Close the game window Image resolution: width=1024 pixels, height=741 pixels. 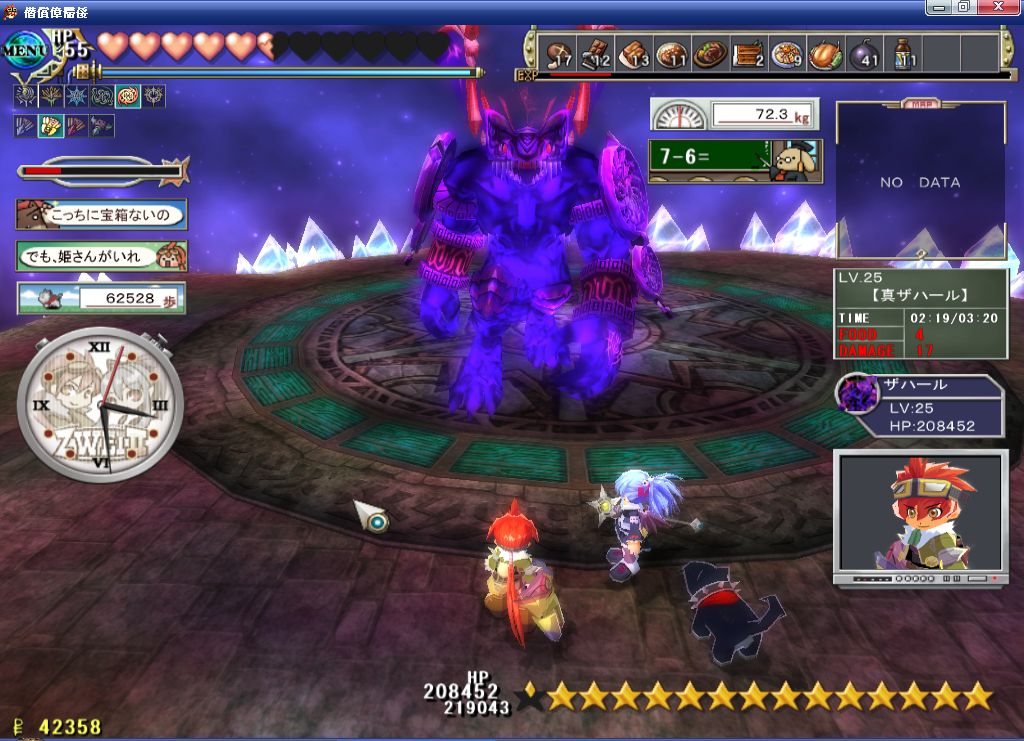(1001, 7)
